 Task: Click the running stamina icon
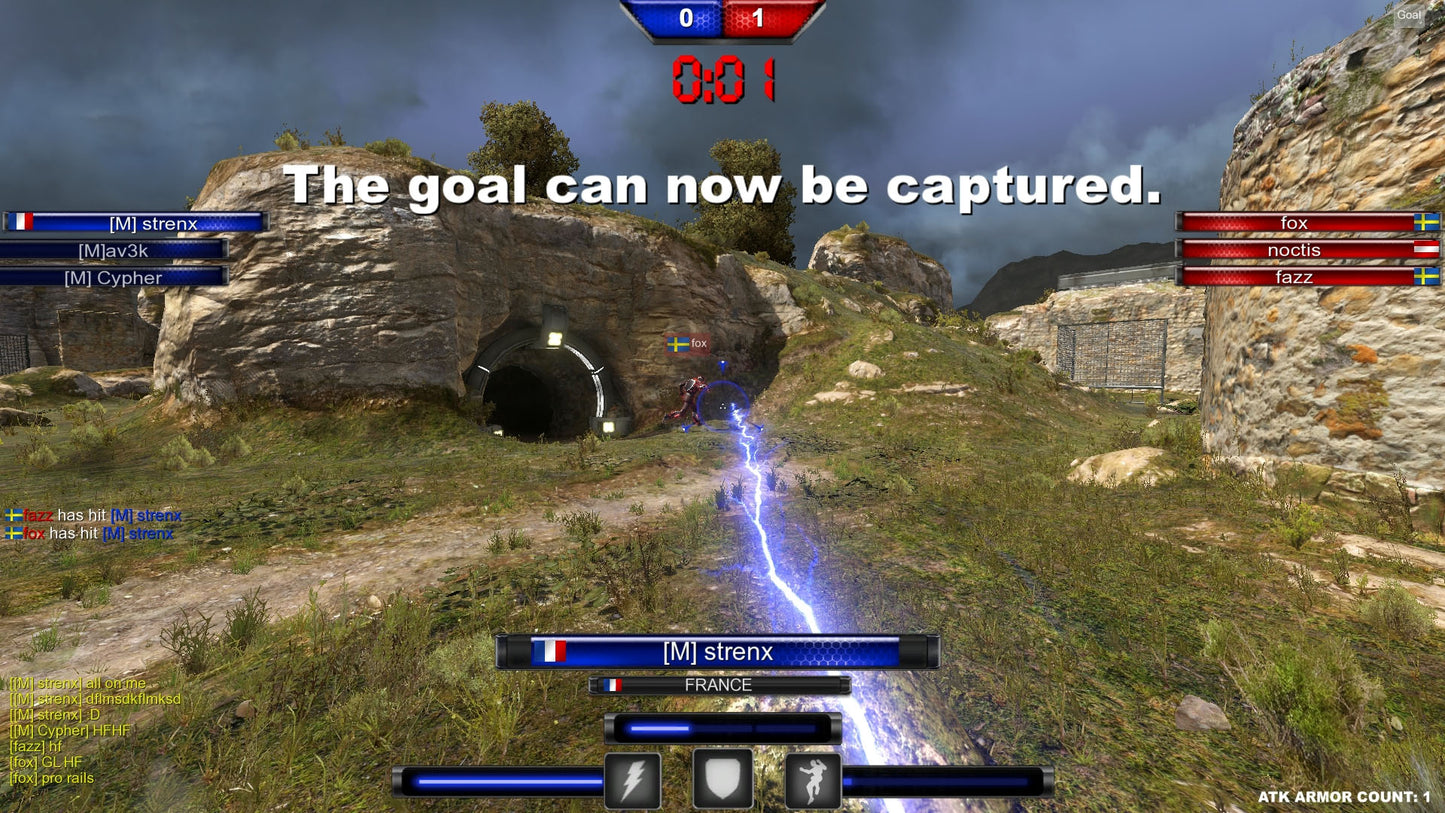pos(811,779)
